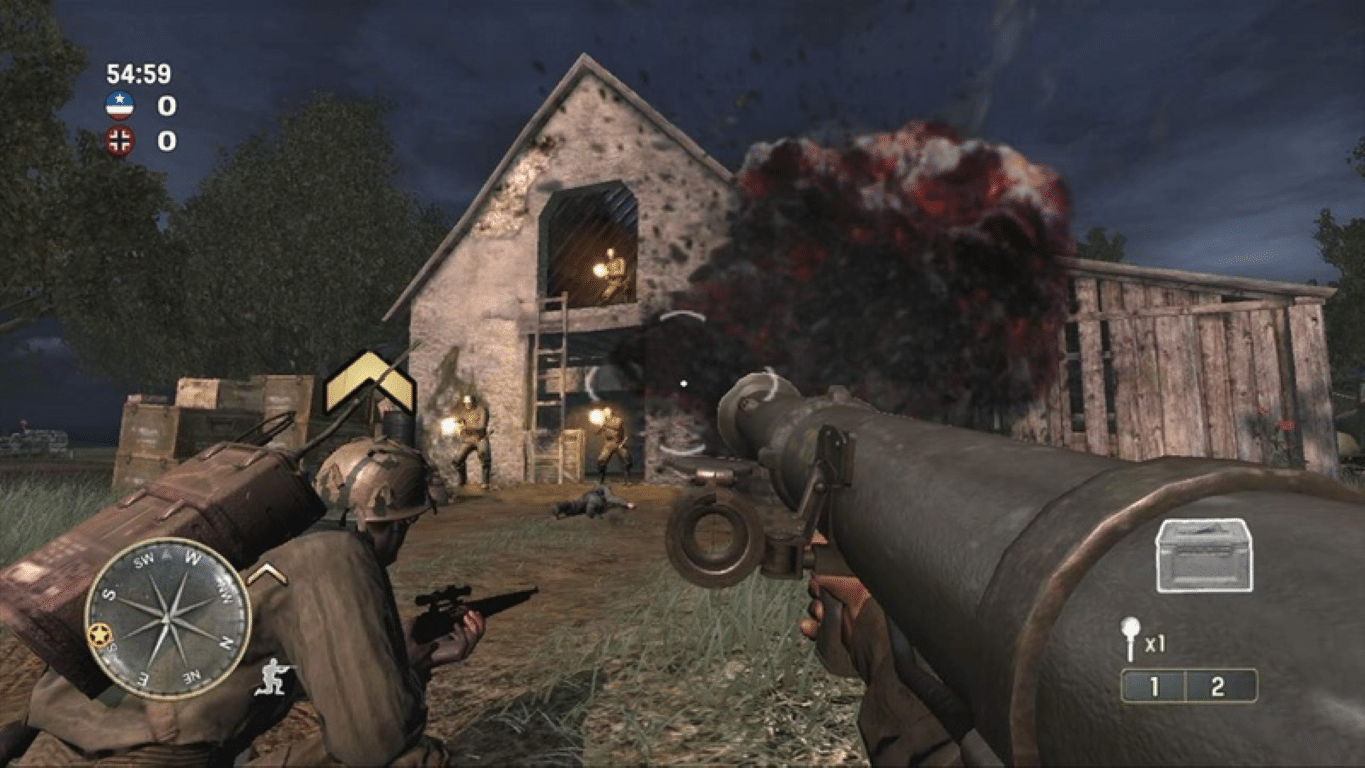Screen dimensions: 1365x768
Task: Select the Axis team flag emblem
Action: tap(119, 140)
